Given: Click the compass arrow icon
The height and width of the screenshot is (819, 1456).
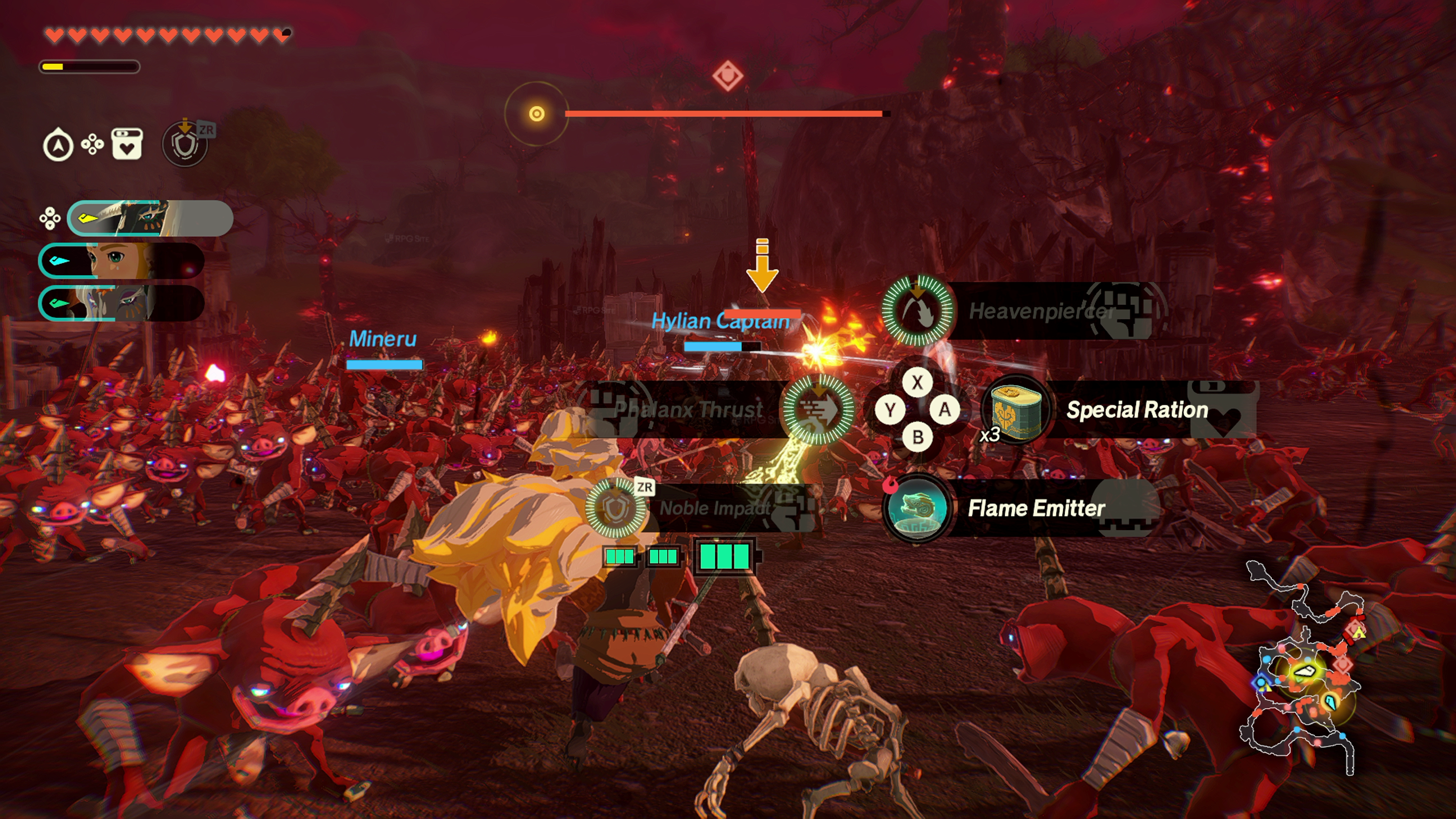Looking at the screenshot, I should pos(58,145).
